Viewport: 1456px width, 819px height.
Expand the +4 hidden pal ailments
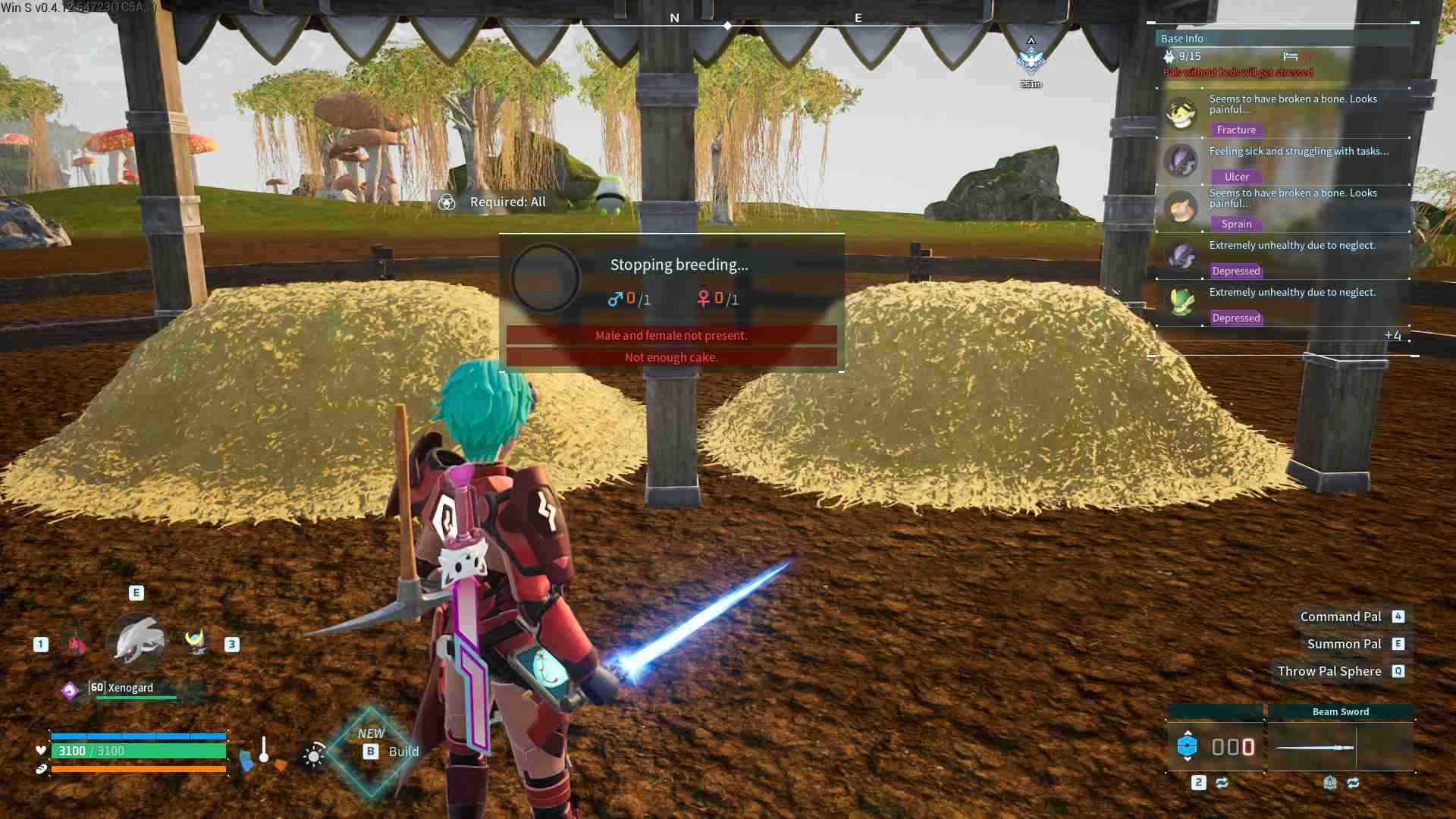[1394, 334]
